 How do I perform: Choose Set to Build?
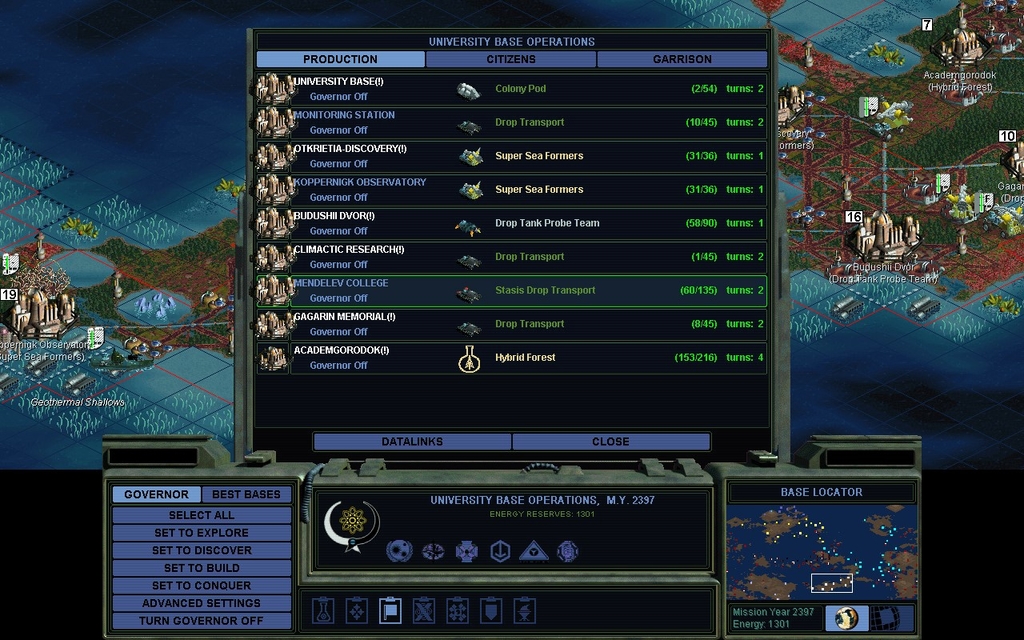click(x=201, y=568)
